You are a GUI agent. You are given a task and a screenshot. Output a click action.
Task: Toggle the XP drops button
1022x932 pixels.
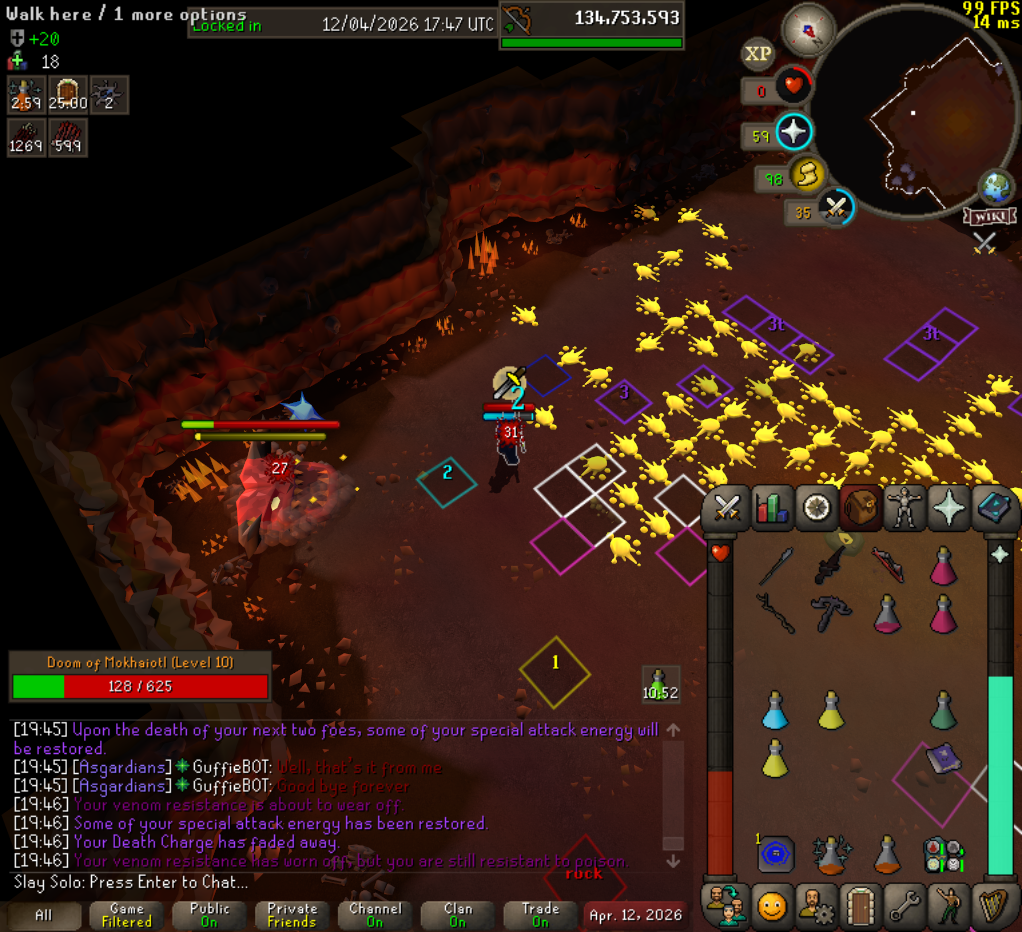point(758,54)
